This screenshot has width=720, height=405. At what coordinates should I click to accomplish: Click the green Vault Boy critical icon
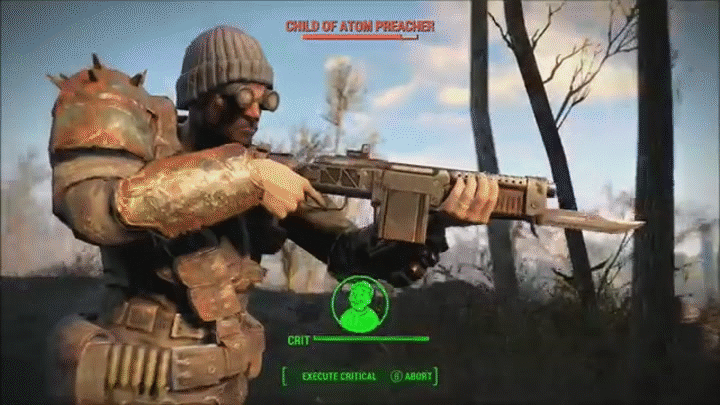(359, 303)
